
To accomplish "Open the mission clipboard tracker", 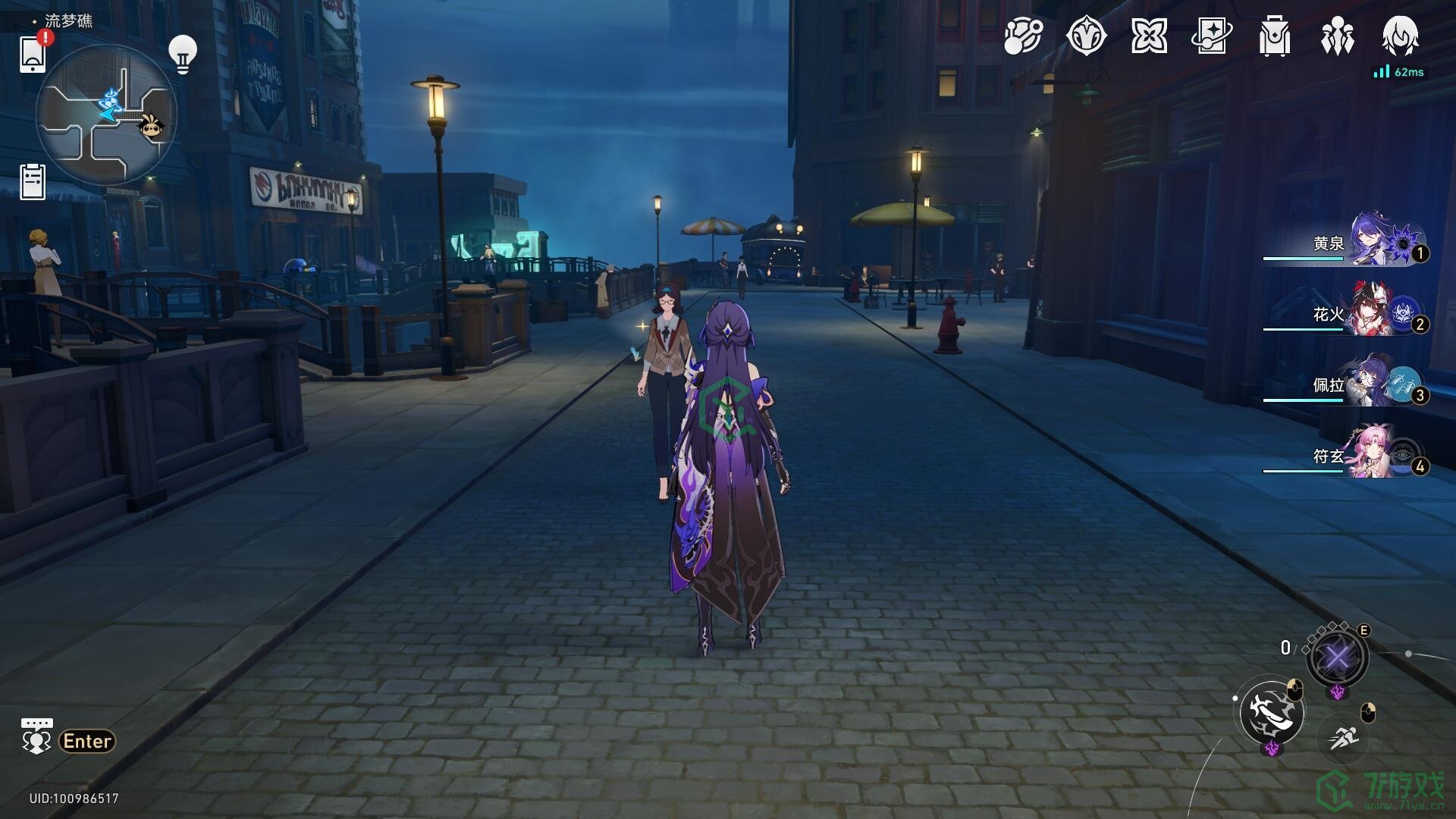I will [33, 182].
